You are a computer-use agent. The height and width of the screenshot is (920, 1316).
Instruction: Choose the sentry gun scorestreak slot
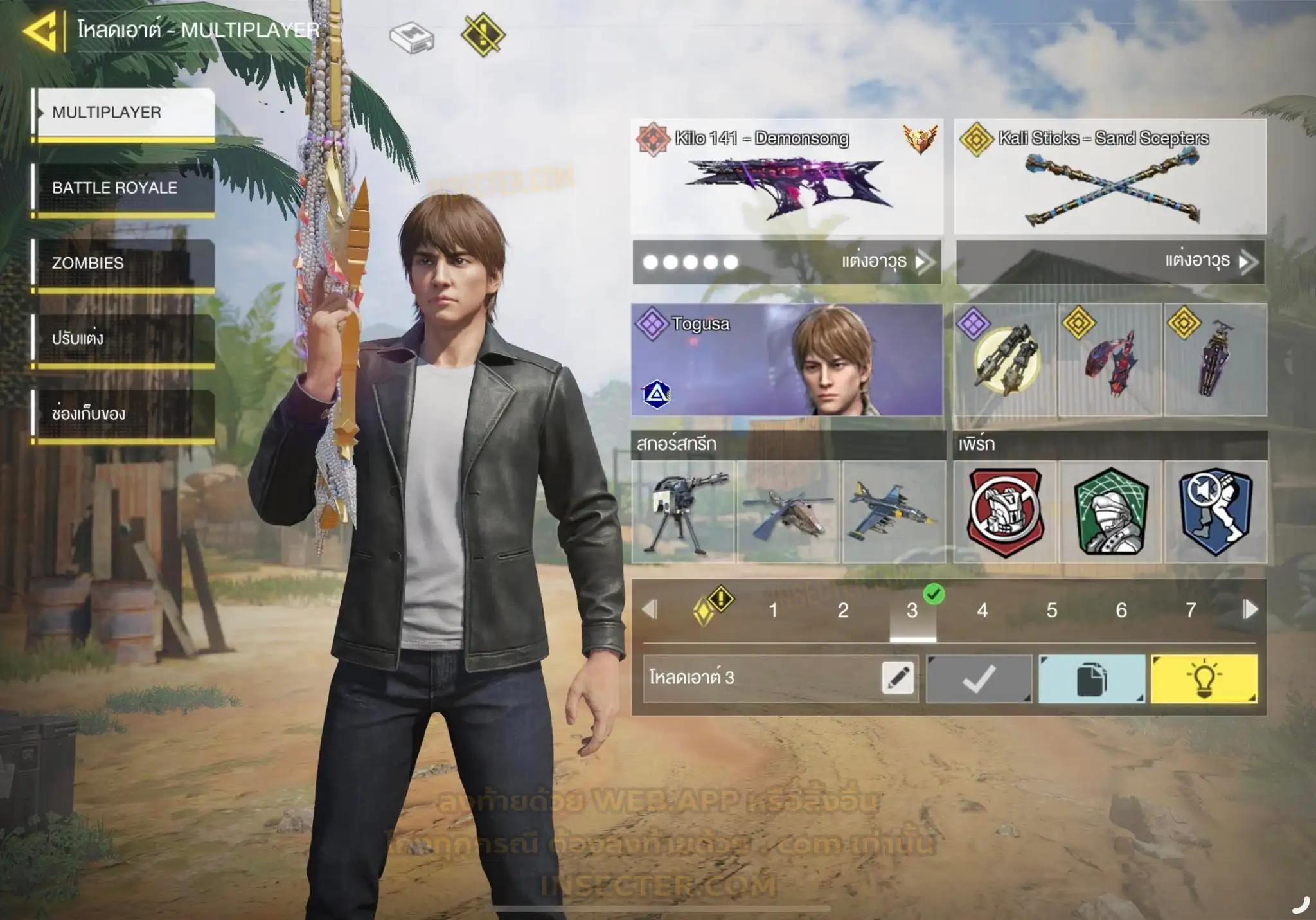click(x=683, y=512)
